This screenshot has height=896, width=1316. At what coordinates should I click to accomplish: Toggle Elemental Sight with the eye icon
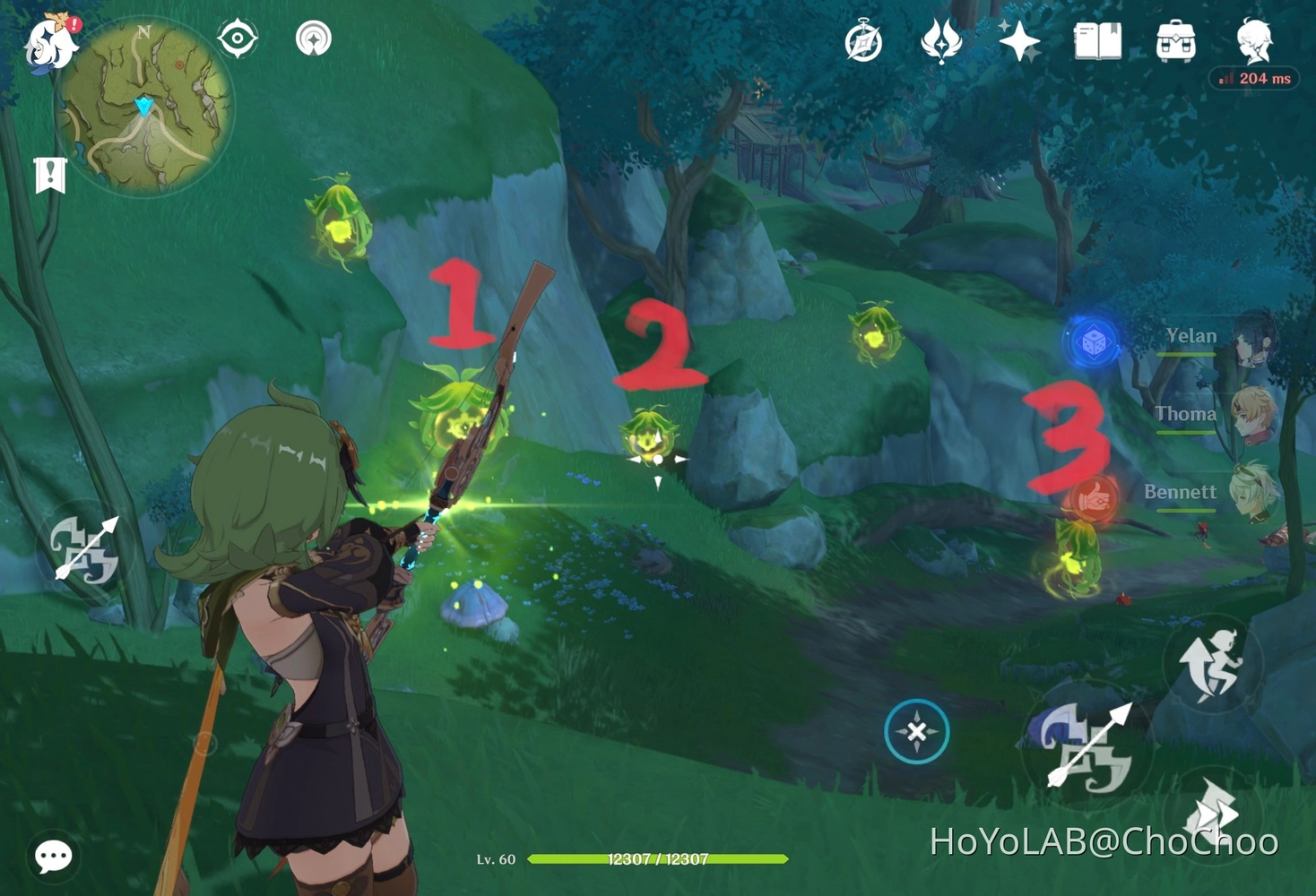click(237, 36)
